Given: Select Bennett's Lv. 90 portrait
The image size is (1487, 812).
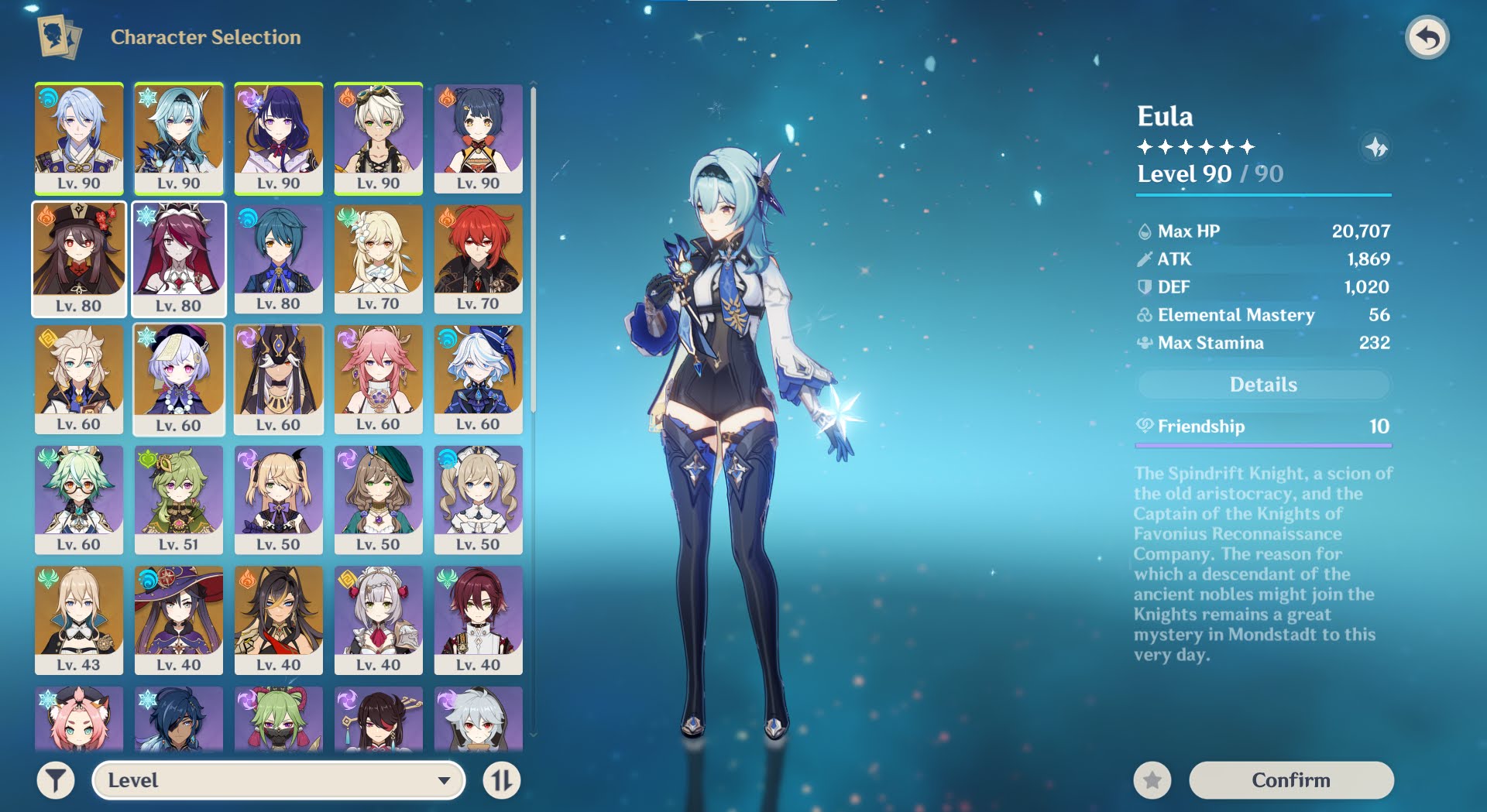Looking at the screenshot, I should point(379,138).
